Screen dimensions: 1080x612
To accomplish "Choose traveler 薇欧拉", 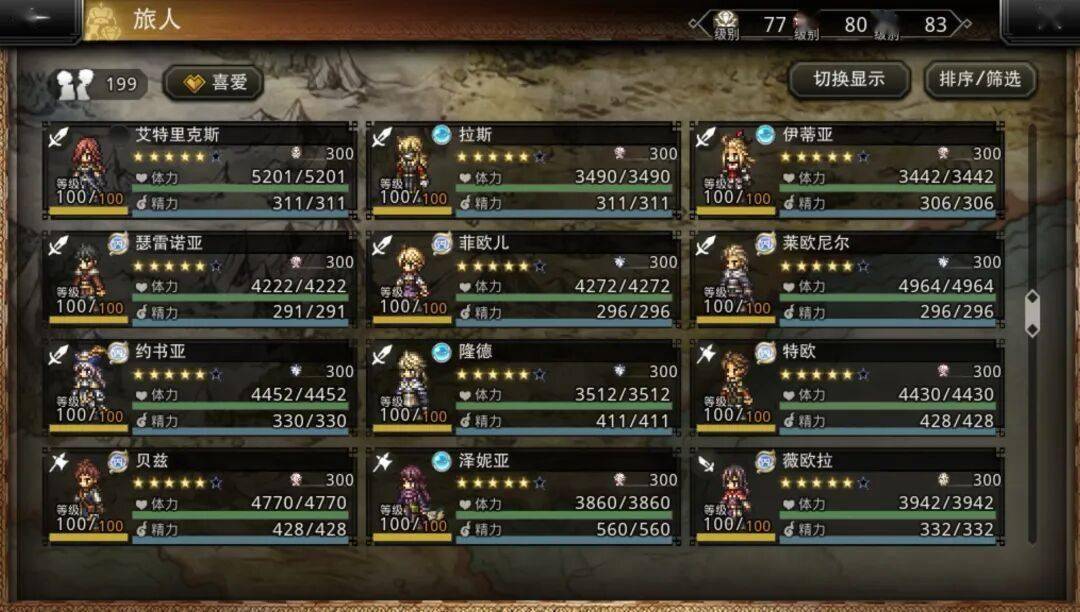I will coord(847,496).
